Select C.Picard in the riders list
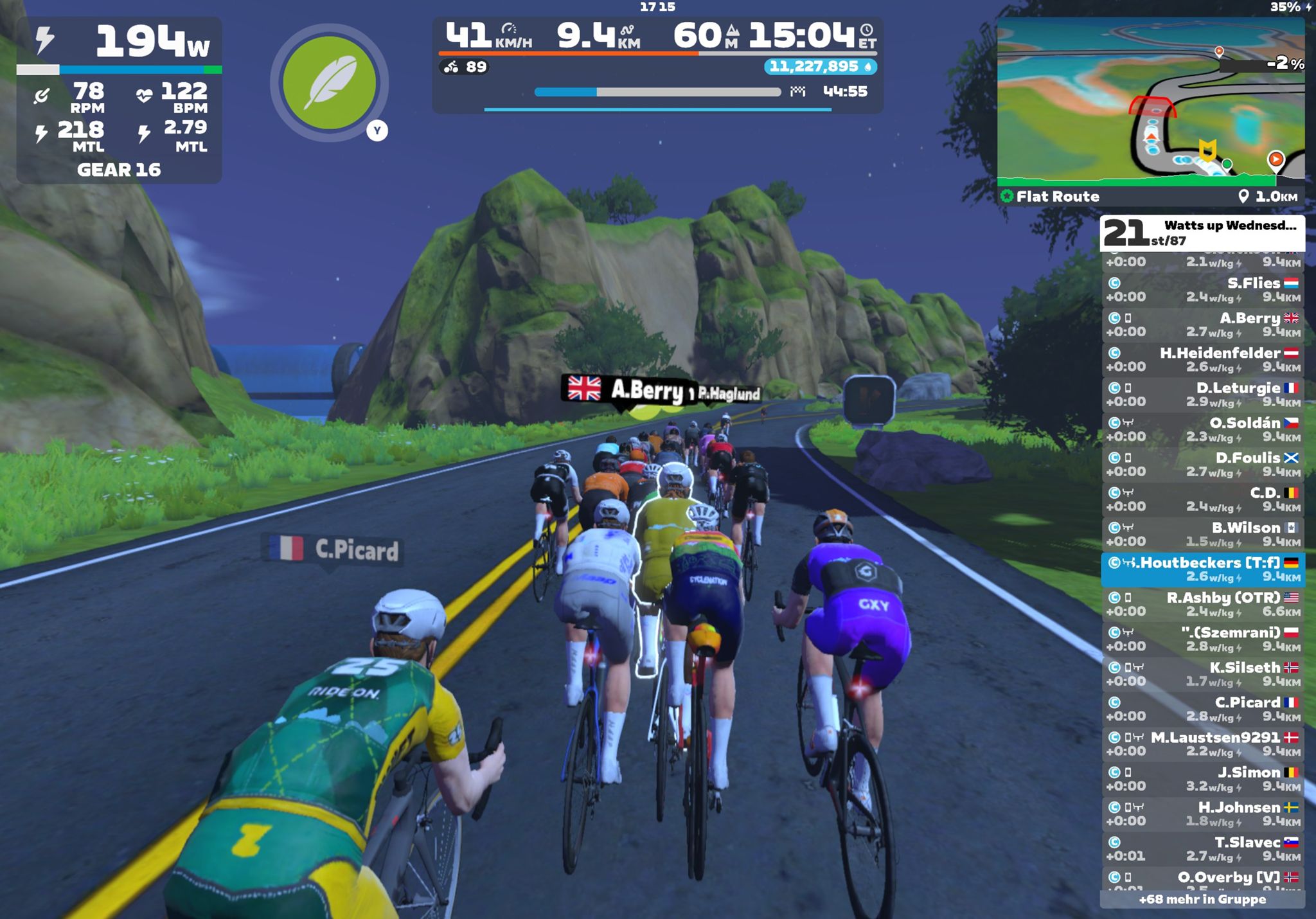1316x919 pixels. click(x=1202, y=709)
